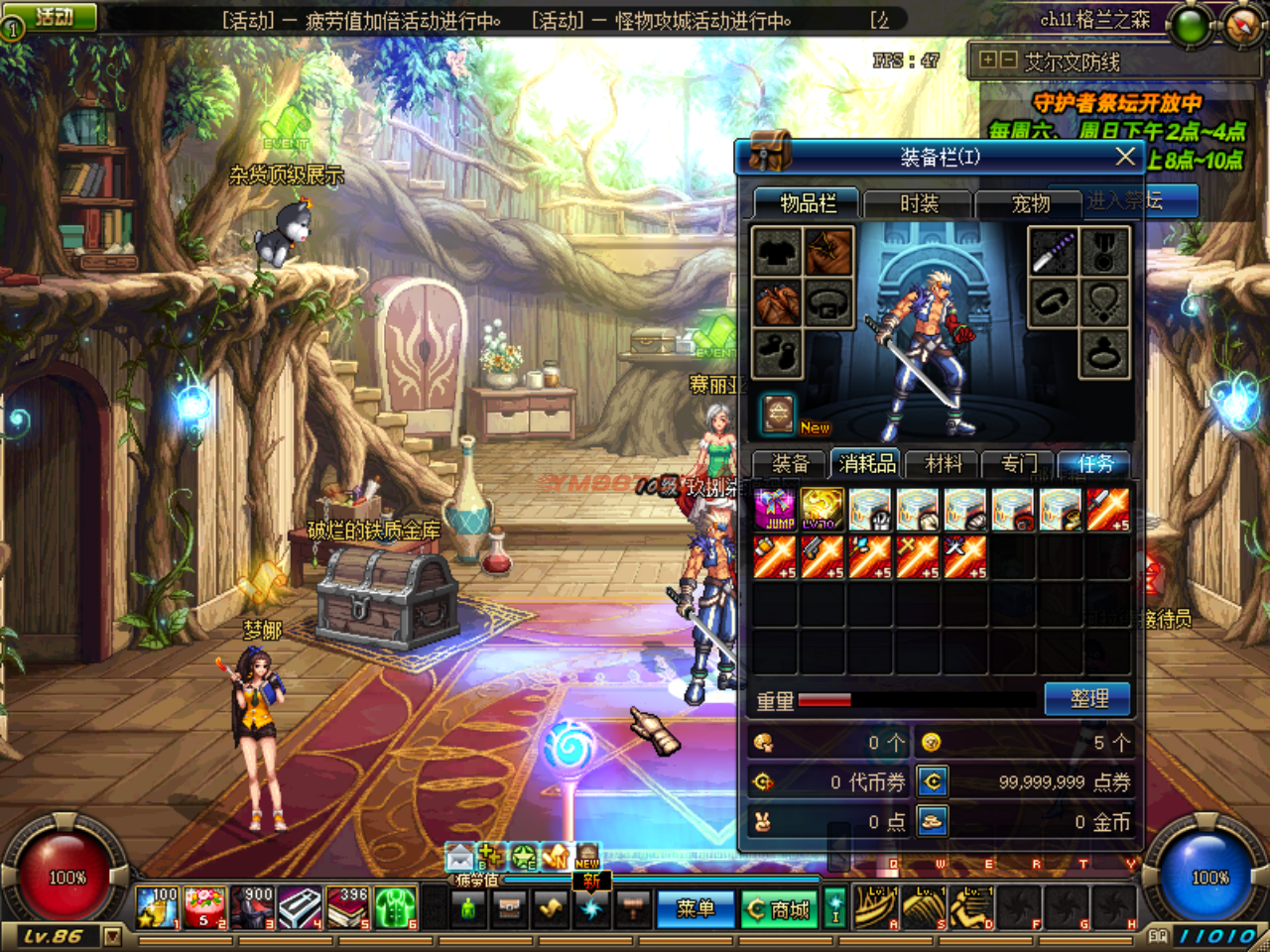The width and height of the screenshot is (1270, 952).
Task: Click the point coupon (点券) recharge icon
Action: (933, 782)
